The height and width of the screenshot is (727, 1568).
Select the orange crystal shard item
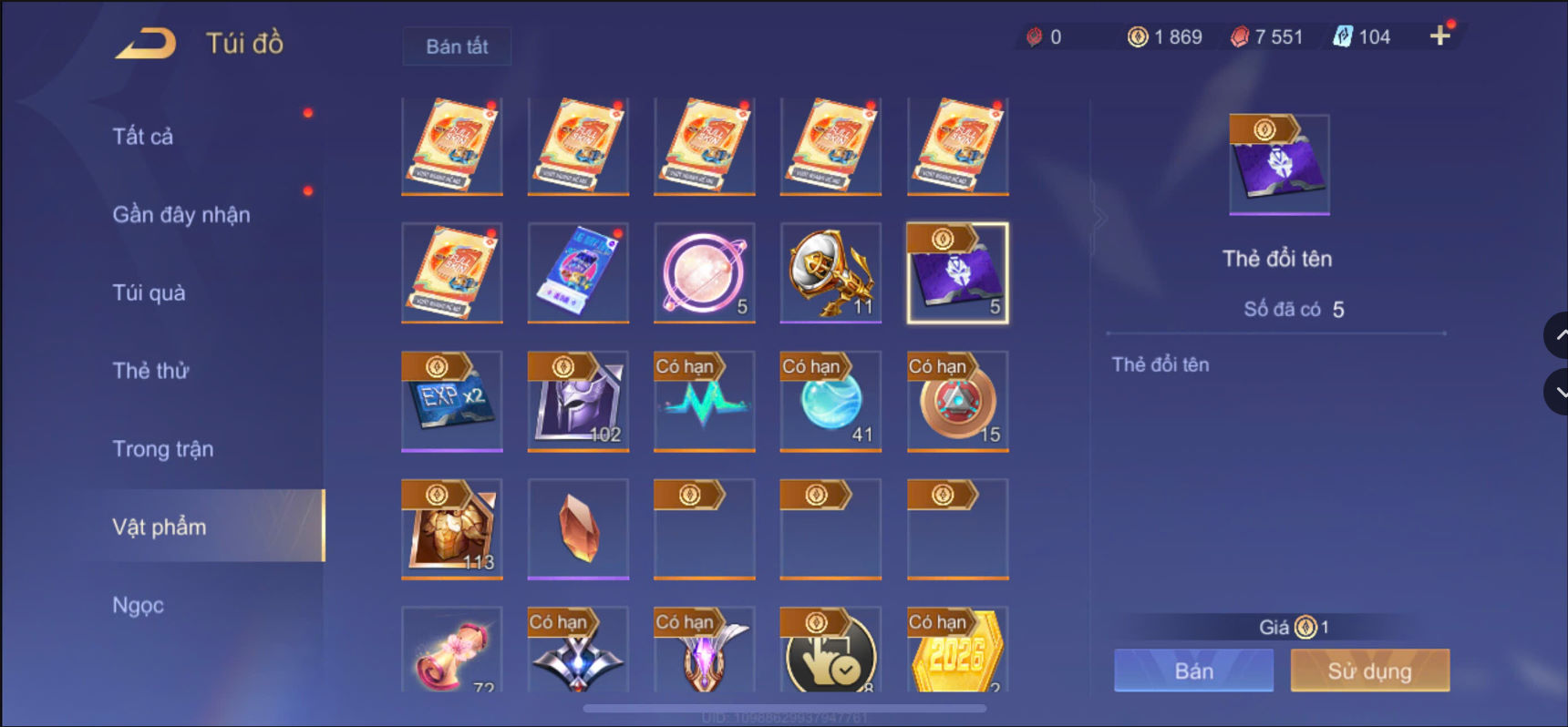577,528
